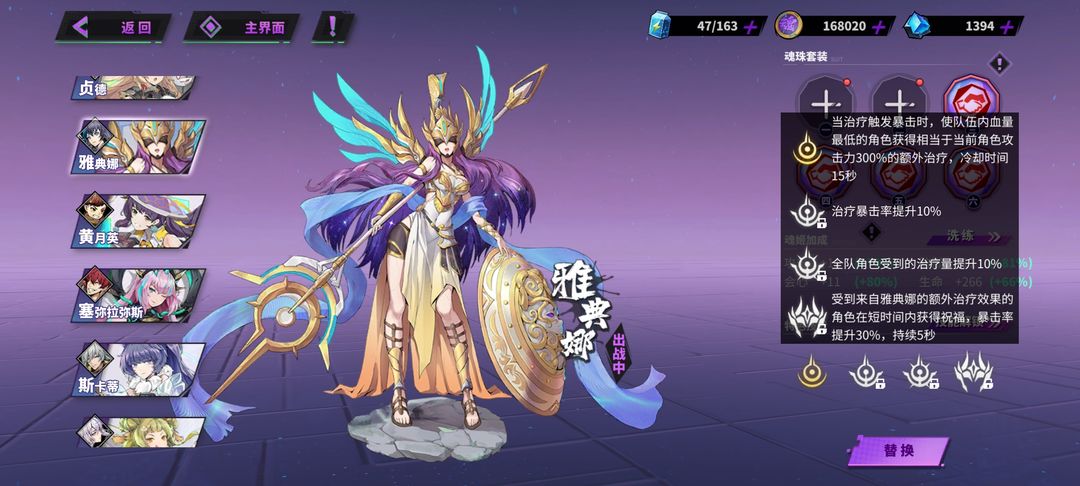Switch to character 塞弥拉弥斯
This screenshot has height=486, width=1080.
[140, 295]
